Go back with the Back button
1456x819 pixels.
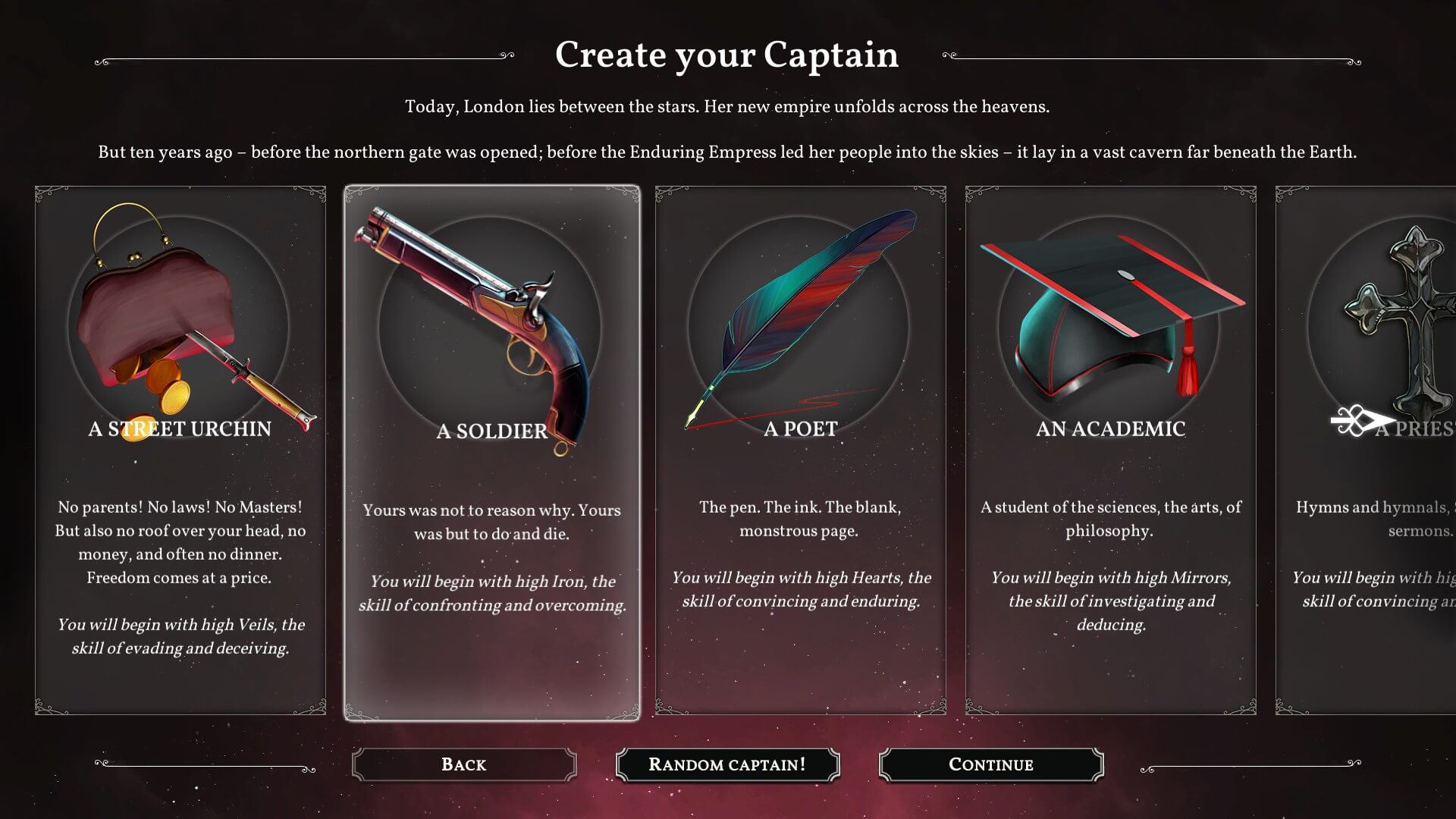point(464,764)
